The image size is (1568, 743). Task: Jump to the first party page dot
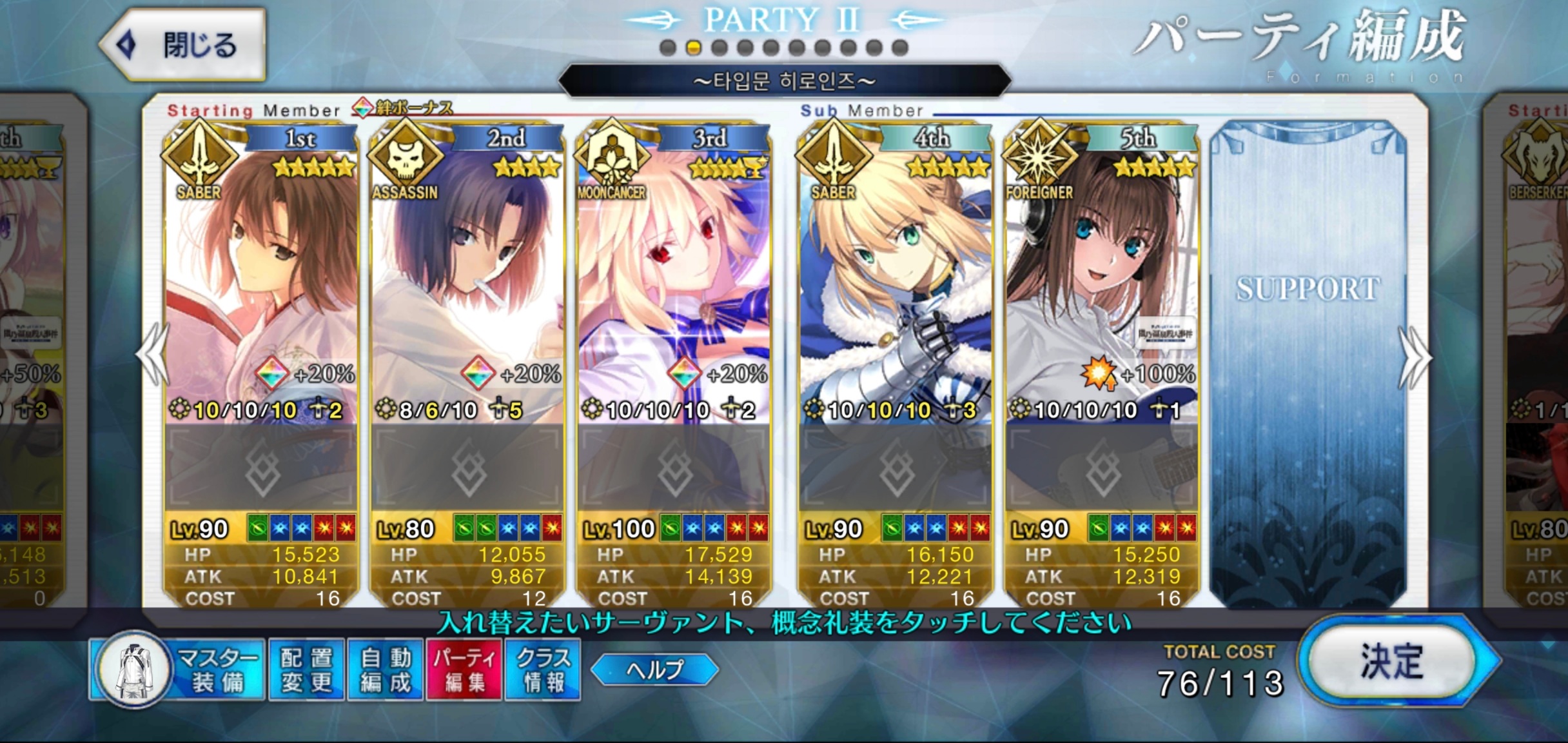tap(668, 48)
